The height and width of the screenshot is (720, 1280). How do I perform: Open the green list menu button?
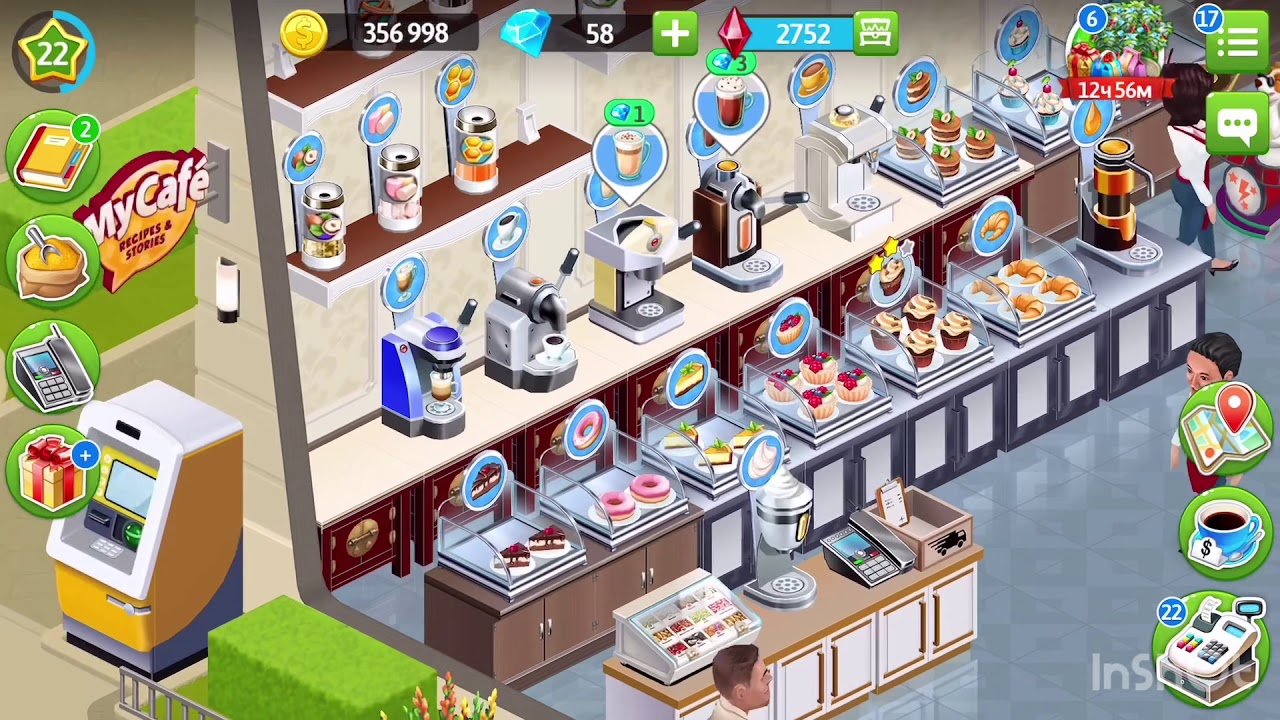(1238, 42)
